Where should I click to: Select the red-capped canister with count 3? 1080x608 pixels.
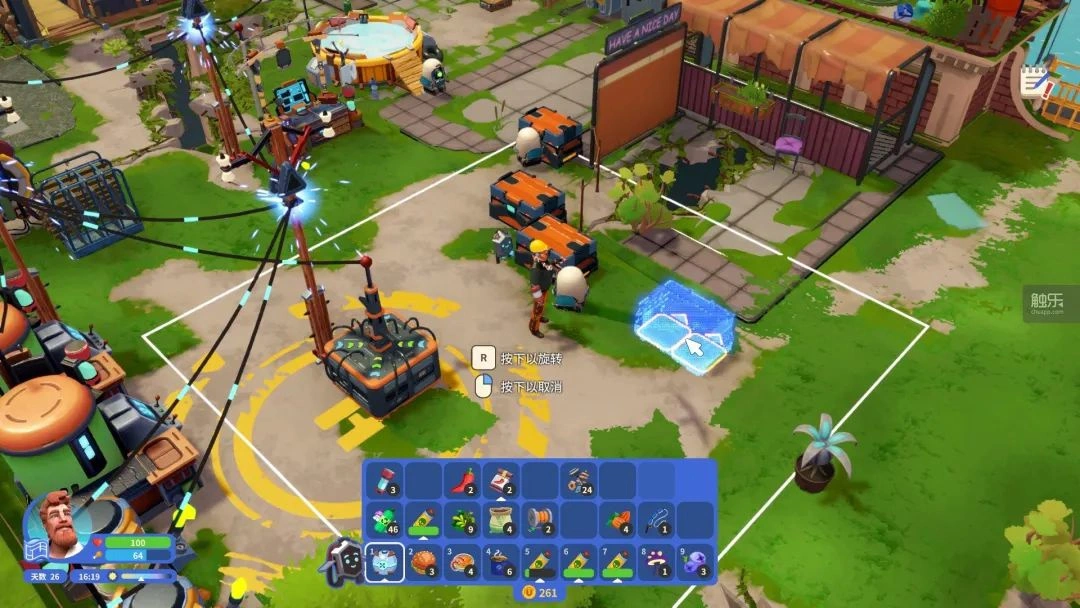(384, 480)
